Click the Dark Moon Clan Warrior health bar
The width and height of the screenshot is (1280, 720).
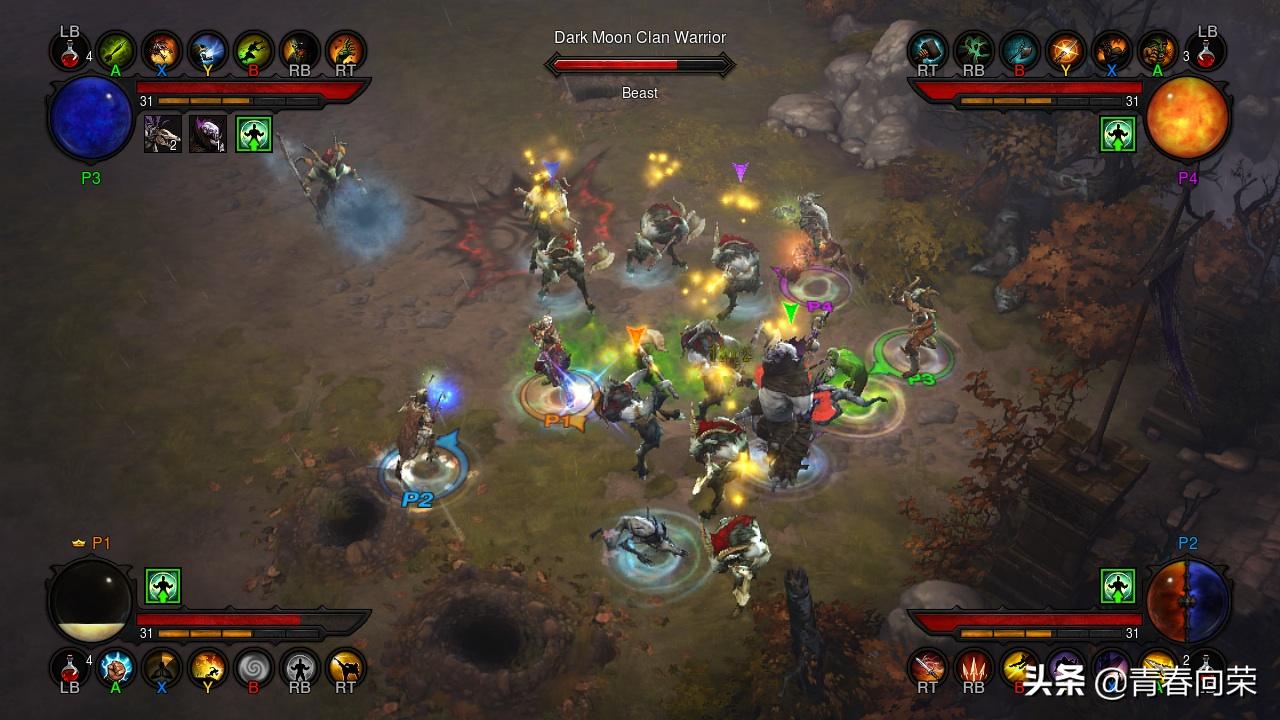640,62
